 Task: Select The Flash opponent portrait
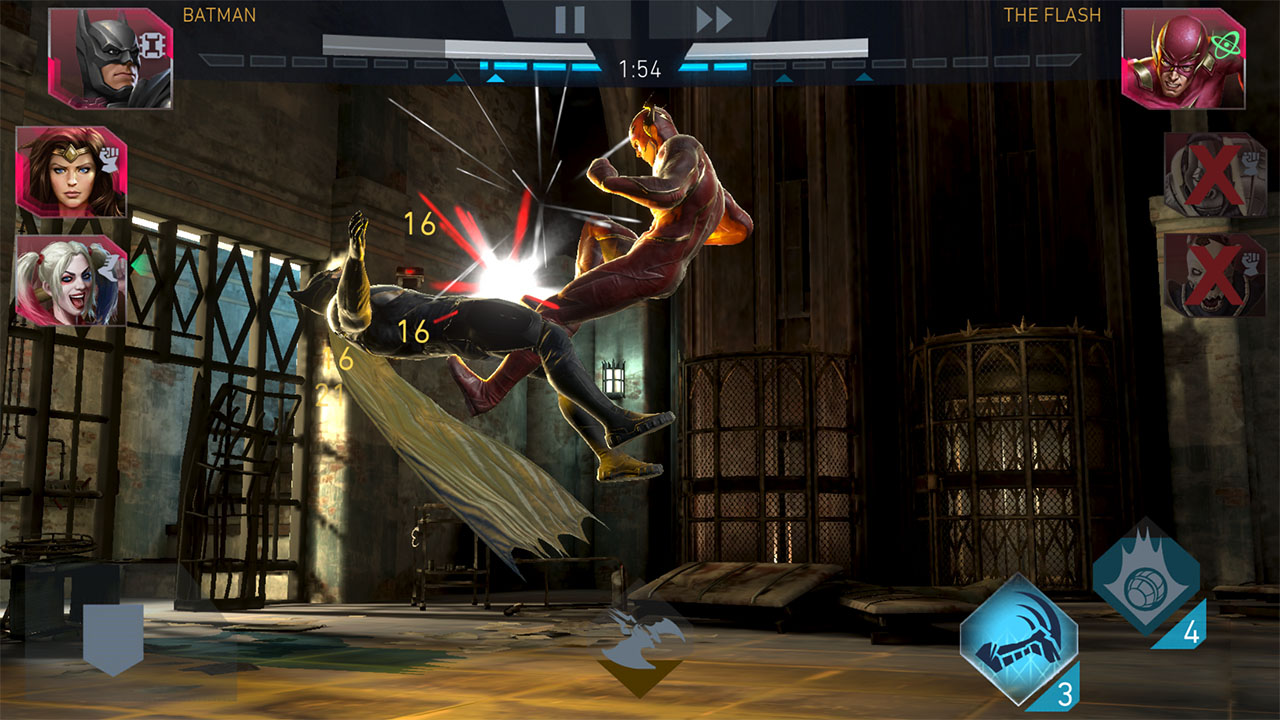click(1168, 58)
